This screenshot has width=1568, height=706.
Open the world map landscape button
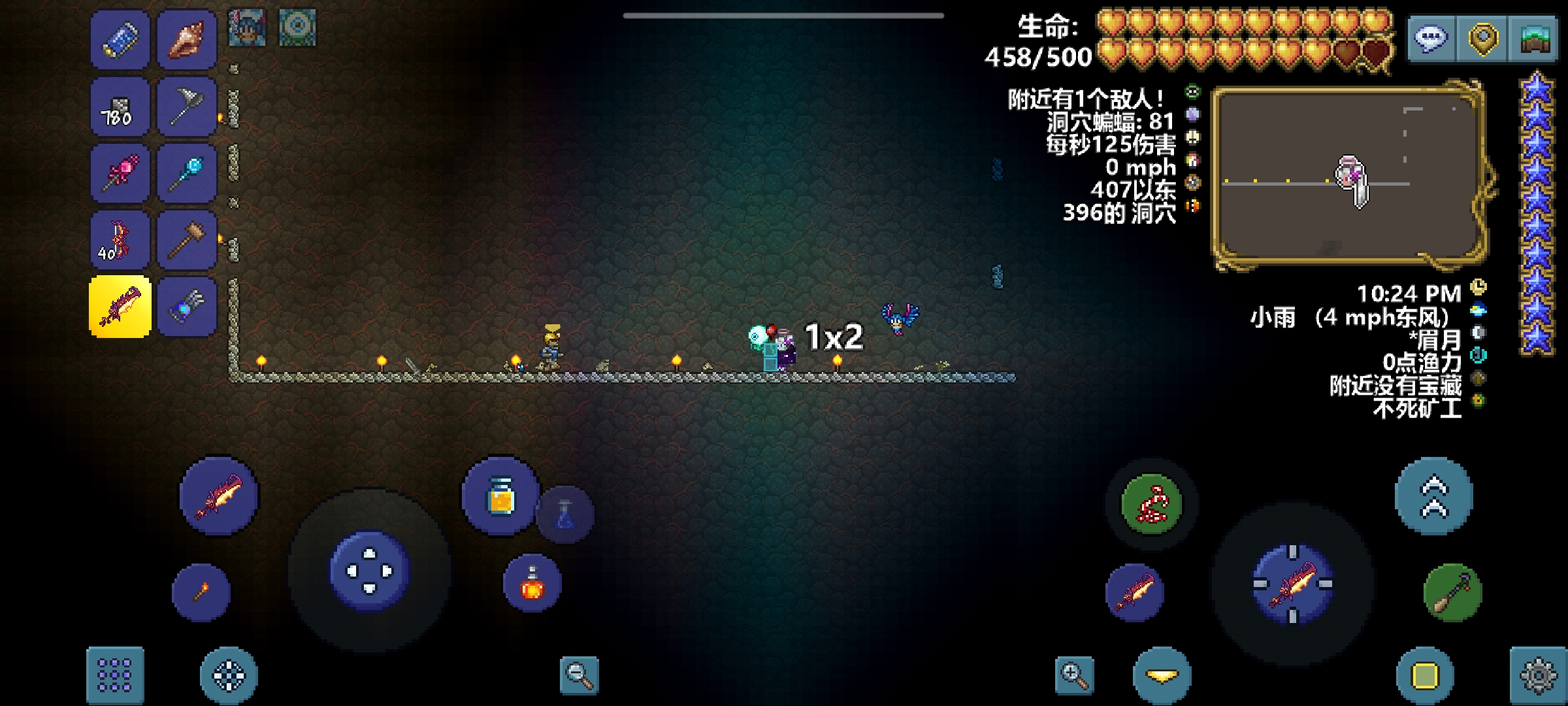click(1535, 39)
